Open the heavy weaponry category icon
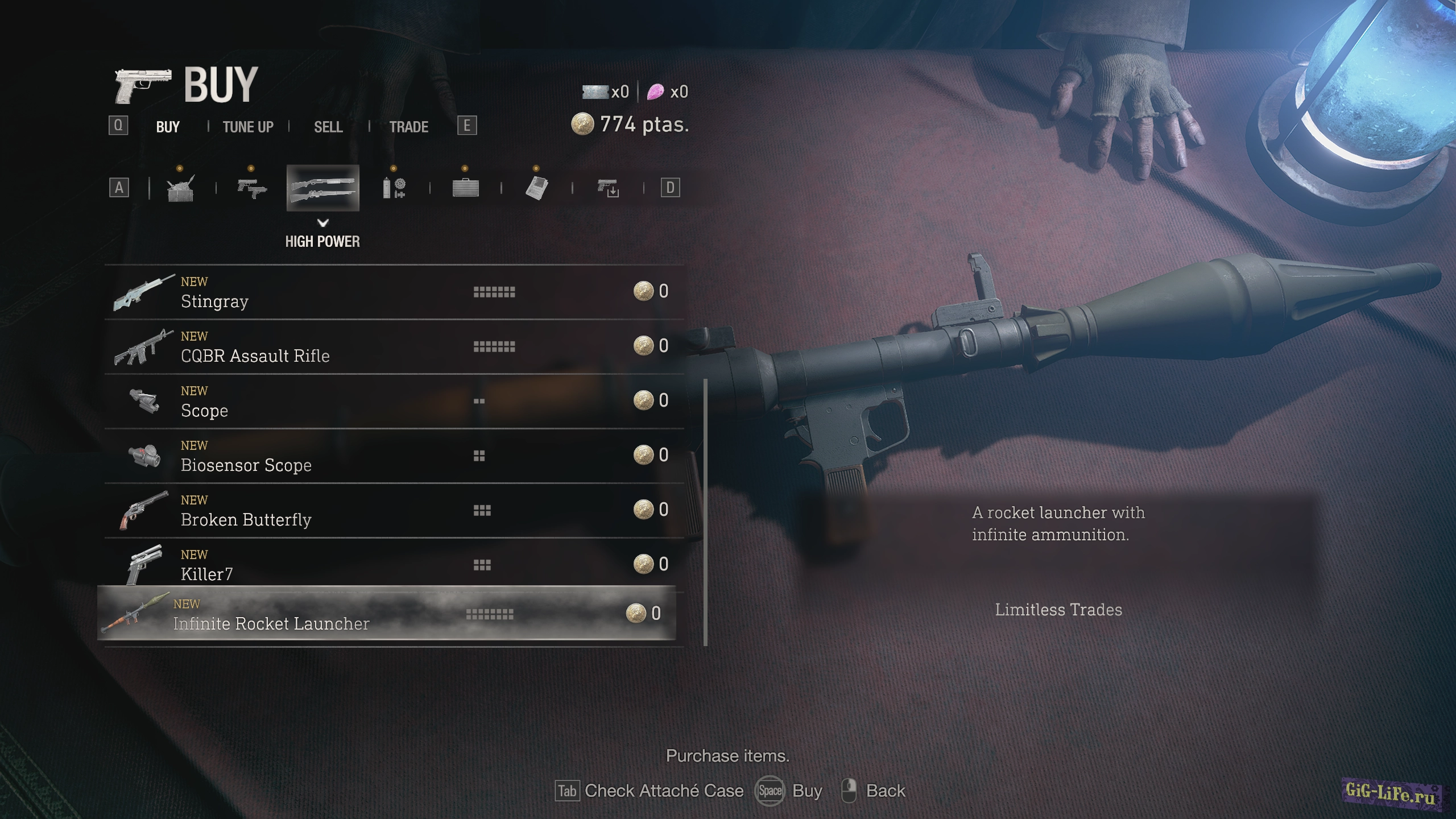 pyautogui.click(x=181, y=188)
